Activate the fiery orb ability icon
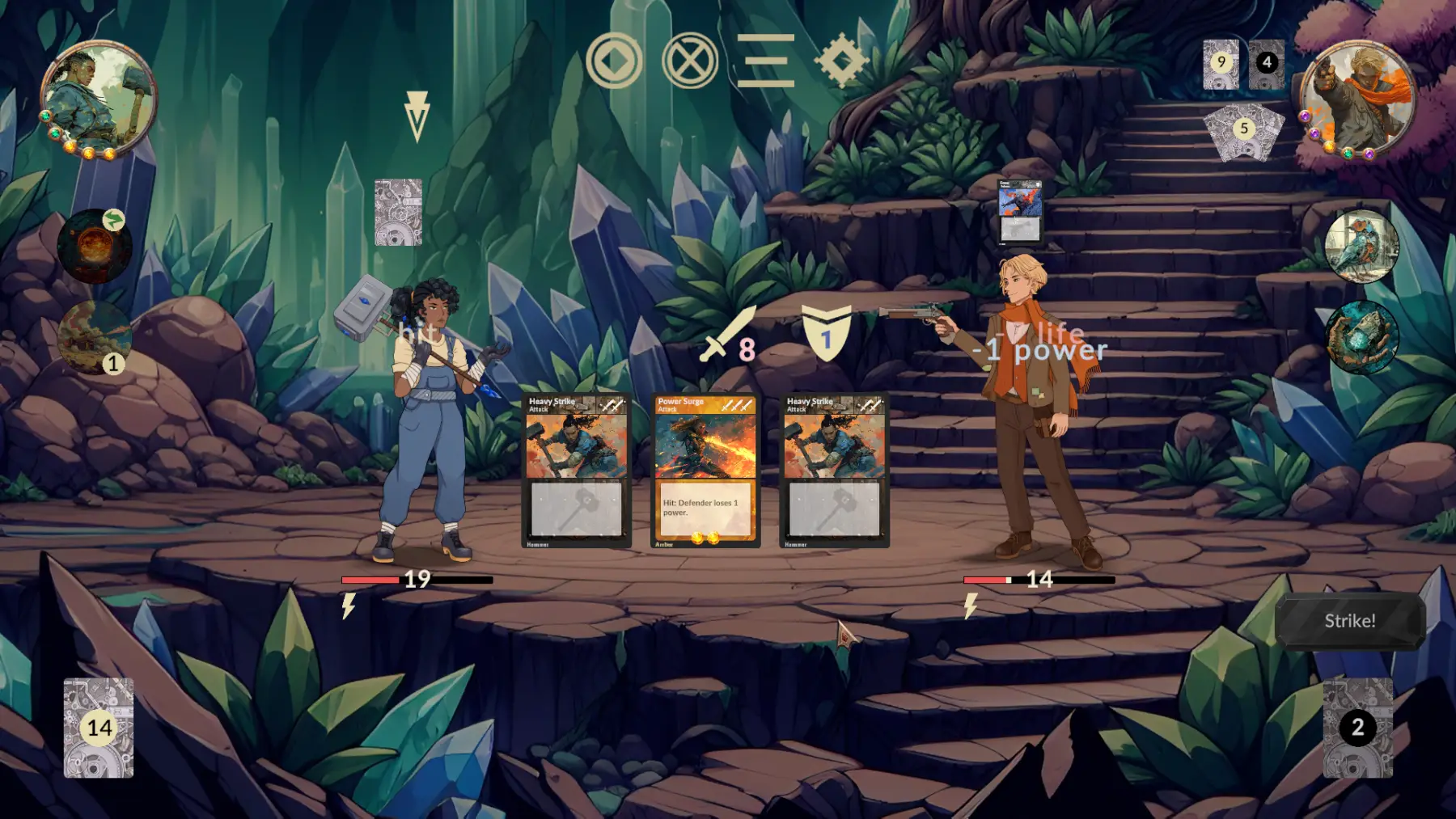Viewport: 1456px width, 819px height. 94,247
